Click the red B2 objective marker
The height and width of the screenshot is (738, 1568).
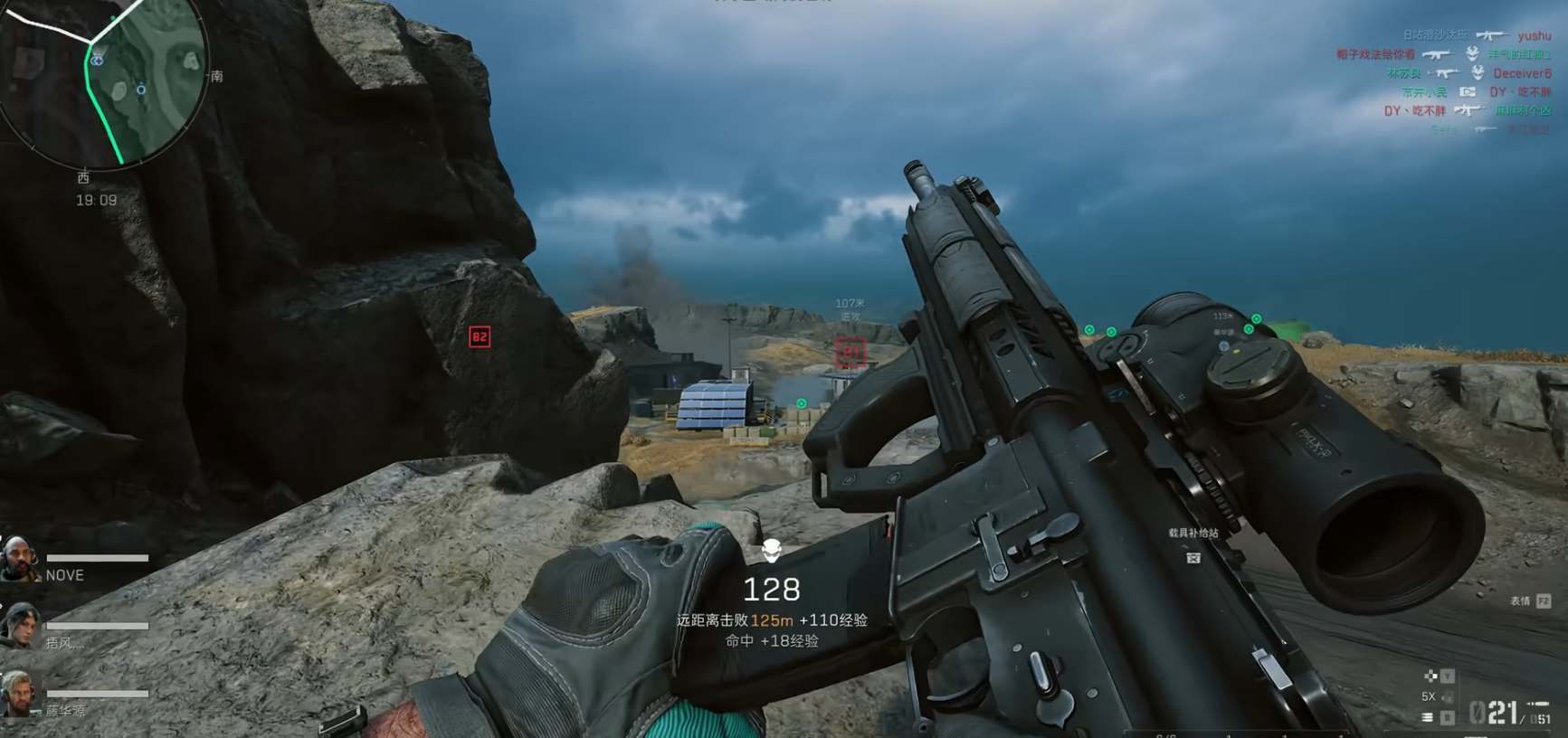[x=480, y=337]
